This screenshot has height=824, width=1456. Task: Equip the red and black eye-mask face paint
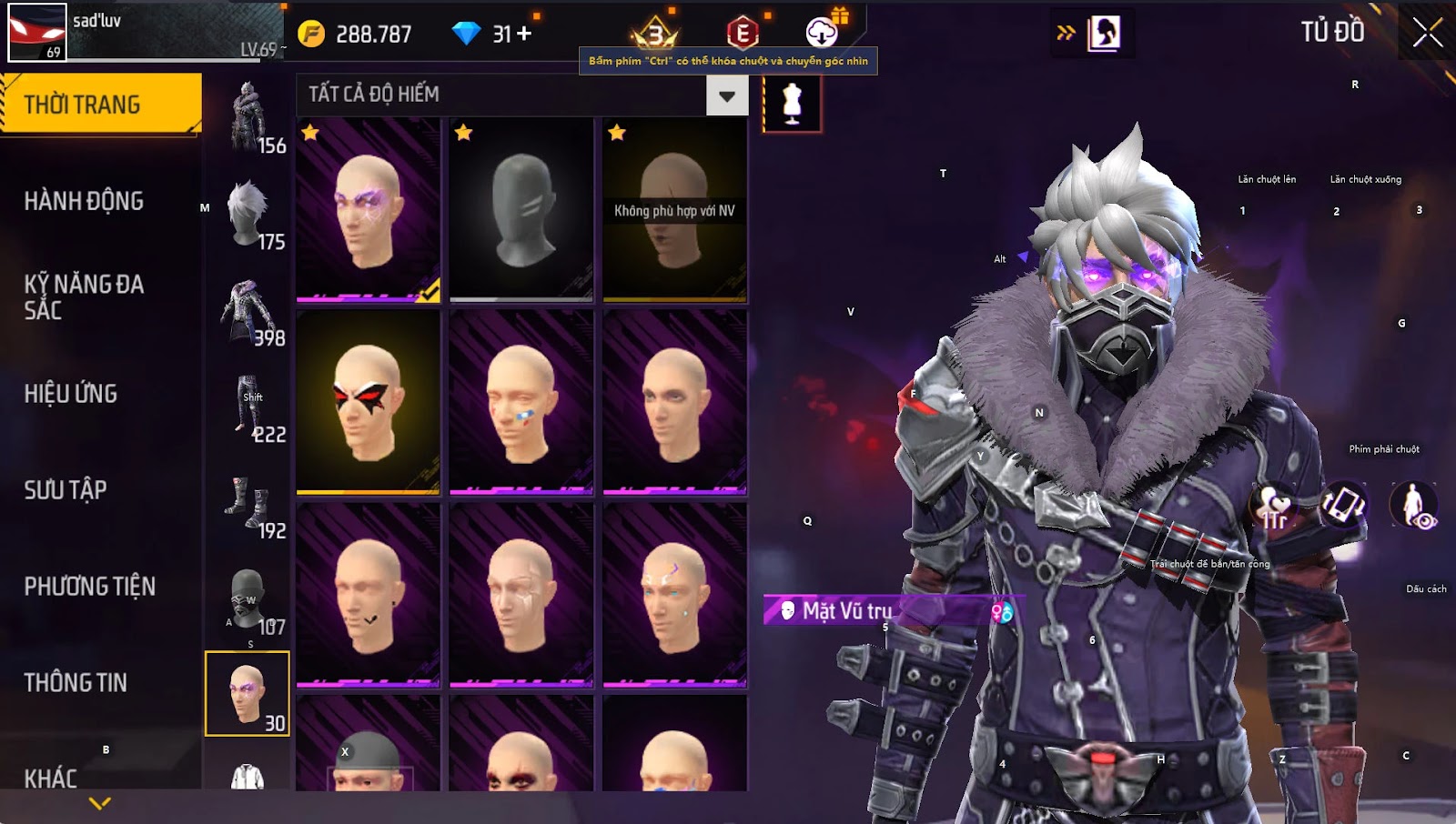[x=369, y=401]
